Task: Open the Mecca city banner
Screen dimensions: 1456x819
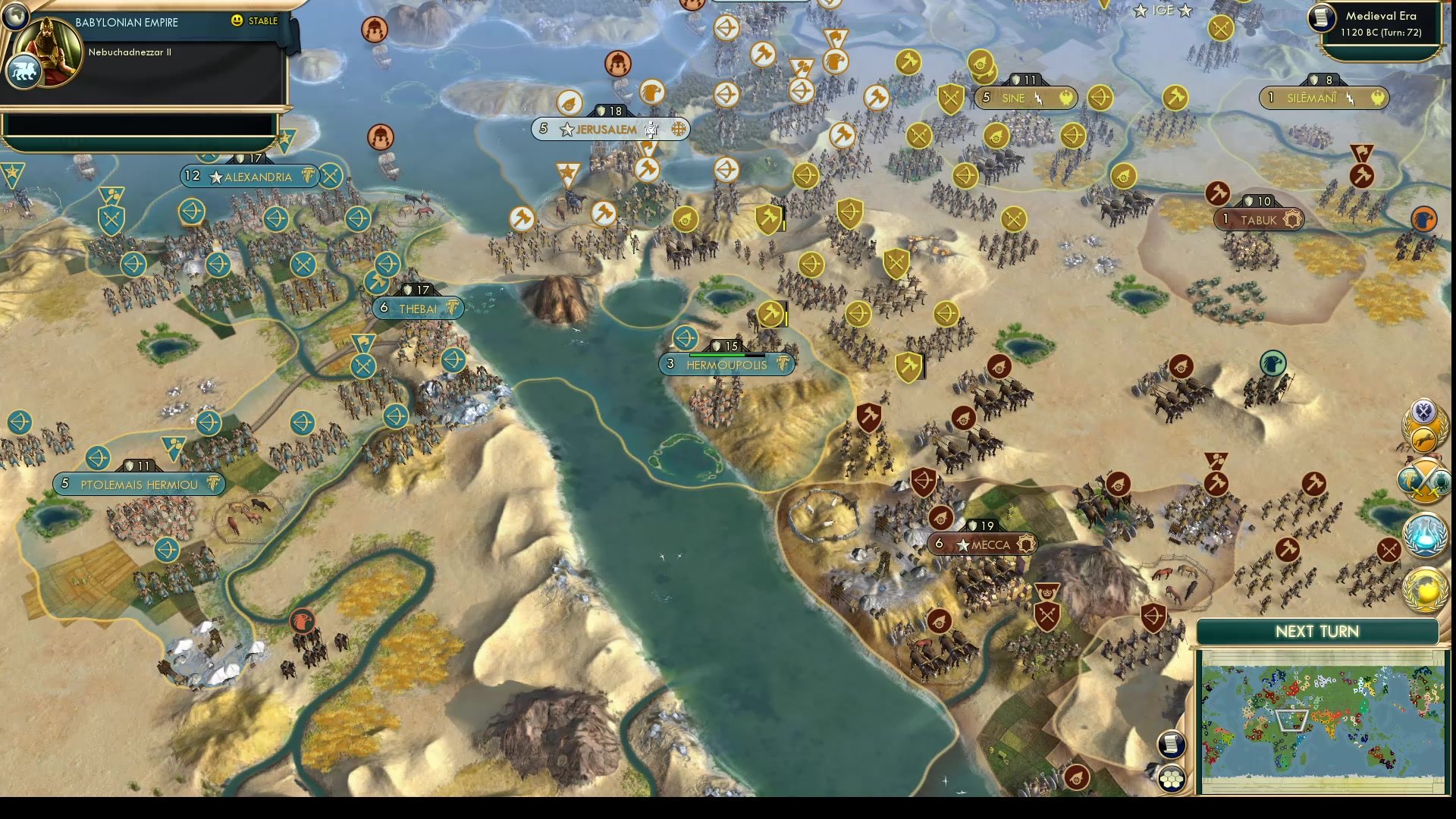Action: (981, 543)
